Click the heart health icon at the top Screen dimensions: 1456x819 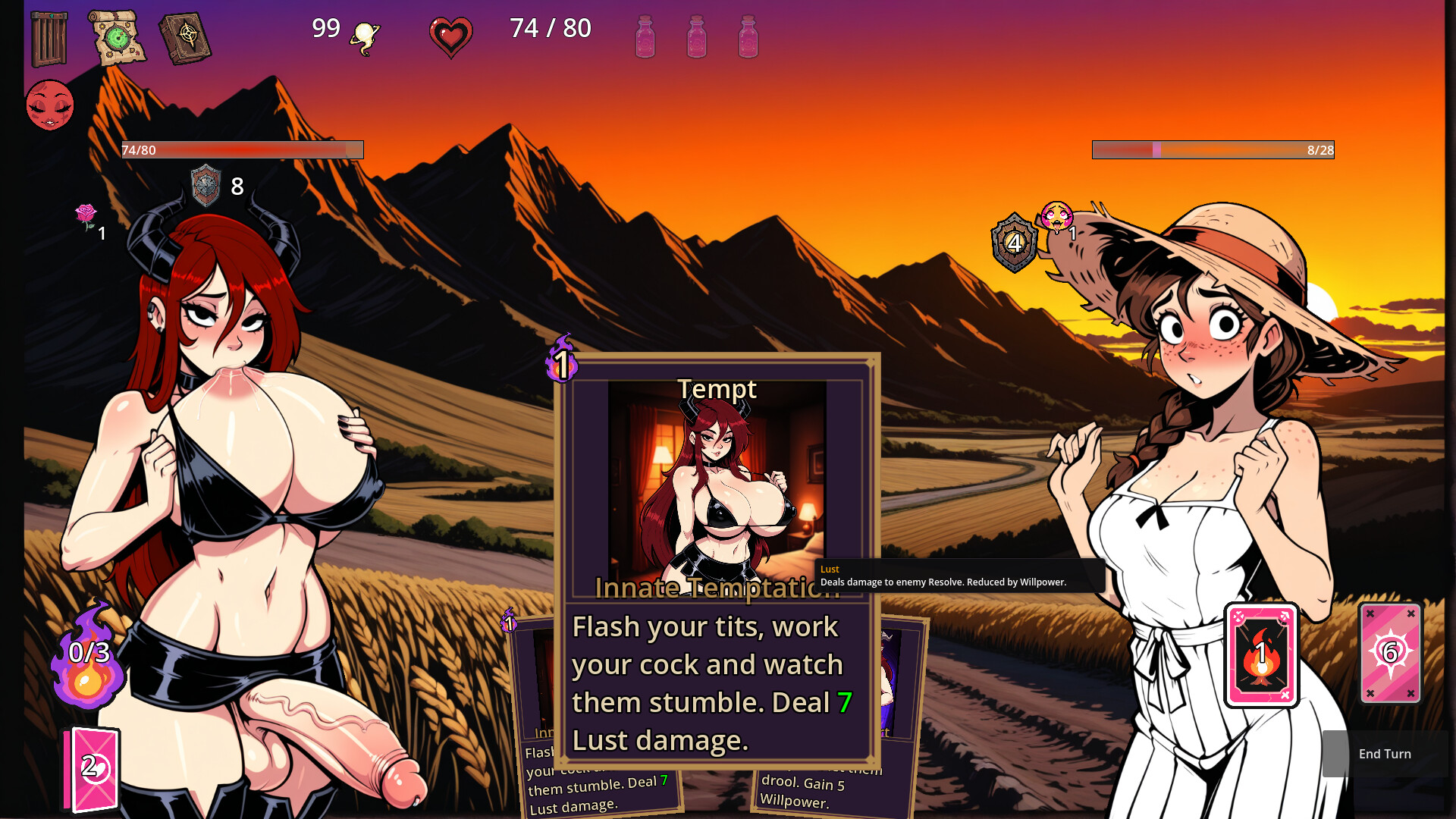click(450, 33)
